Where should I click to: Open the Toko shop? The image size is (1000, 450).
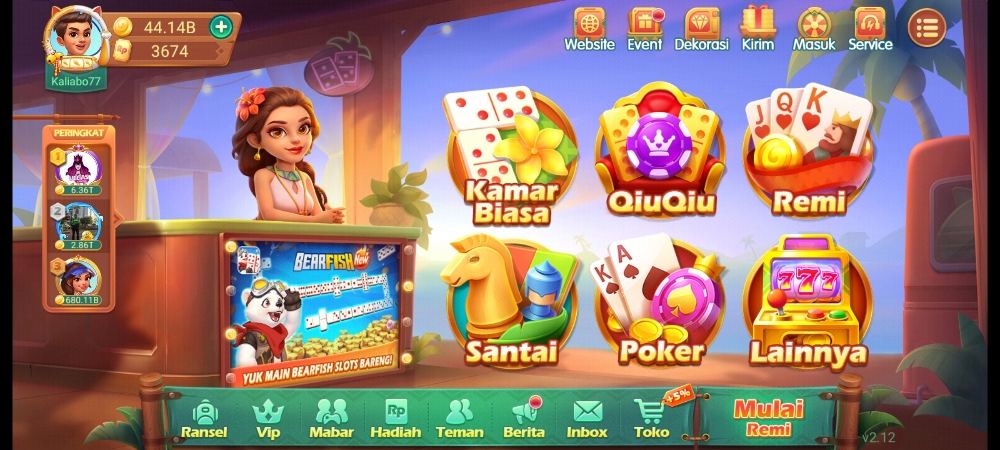pyautogui.click(x=652, y=418)
